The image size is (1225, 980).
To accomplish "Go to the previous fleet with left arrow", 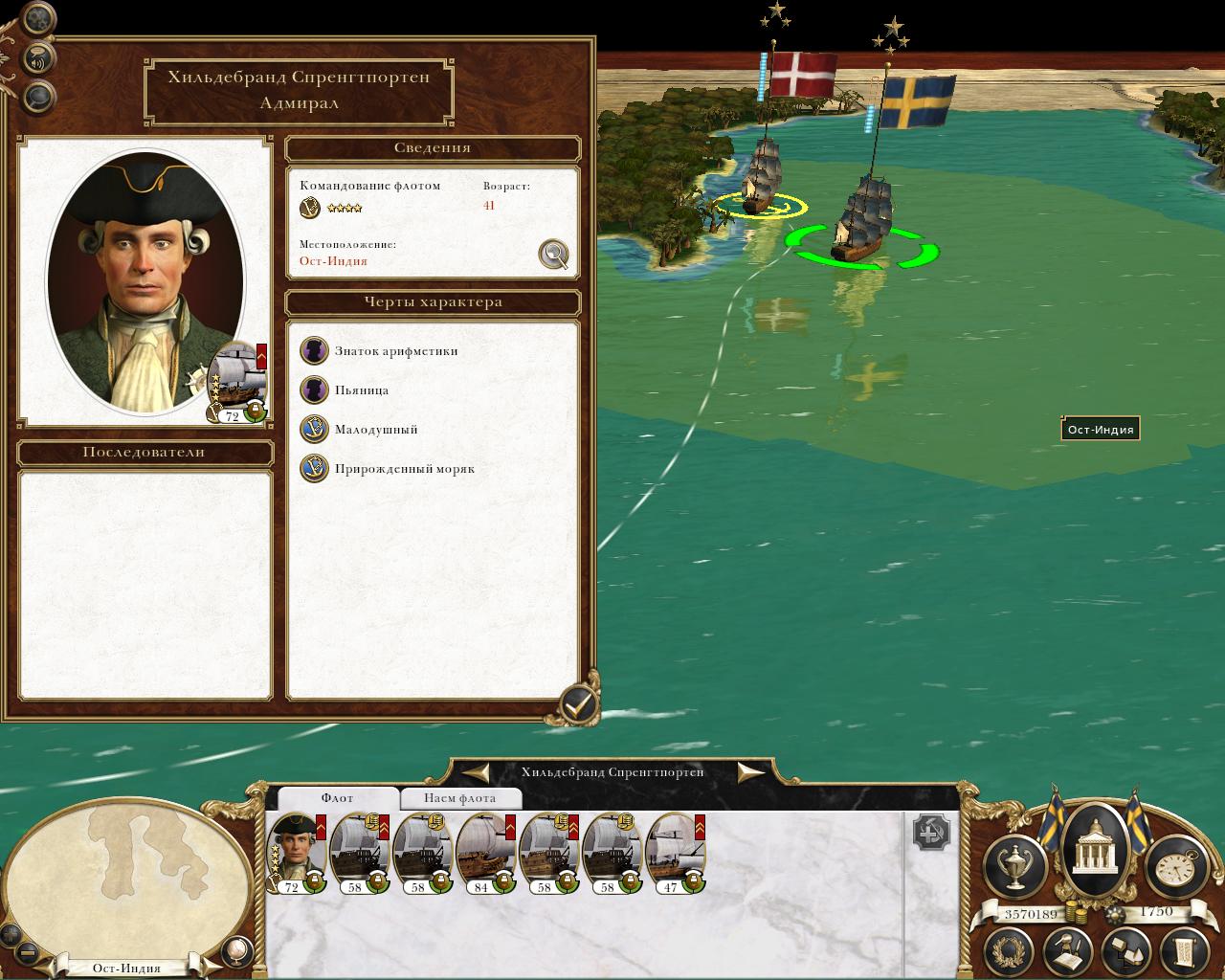I will [477, 772].
